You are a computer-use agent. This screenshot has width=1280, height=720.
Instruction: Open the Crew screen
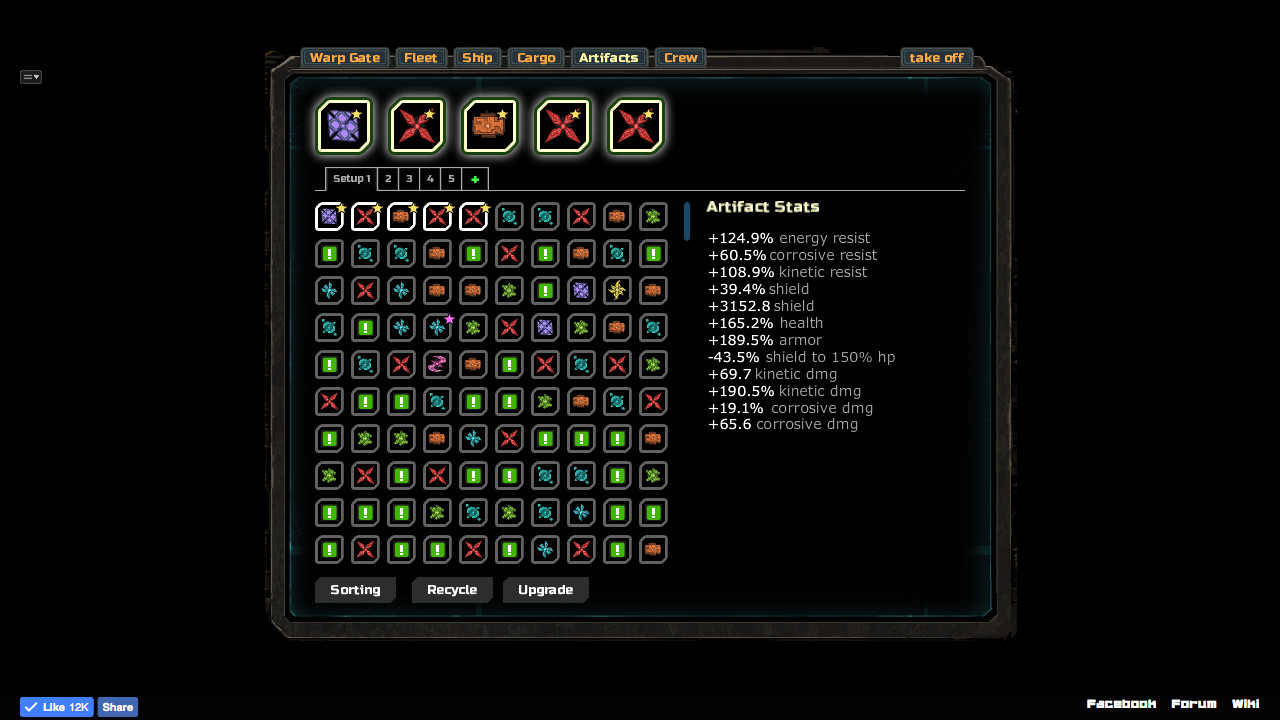[680, 57]
